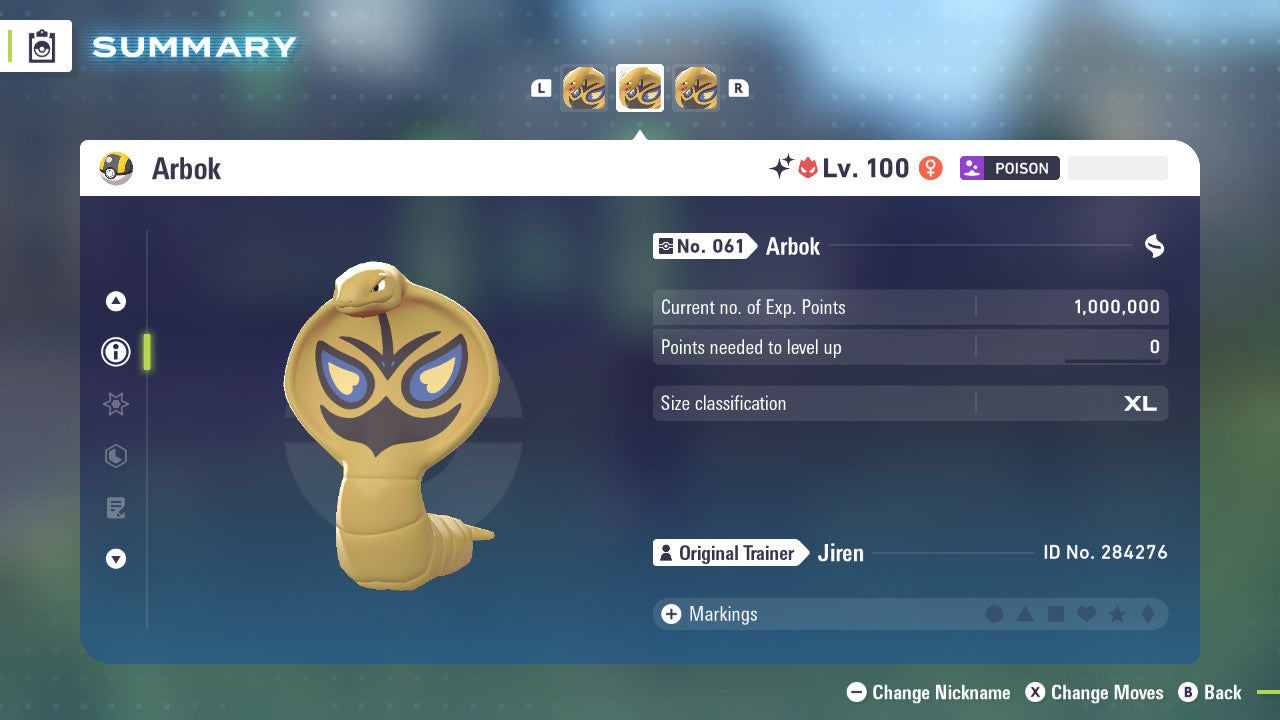The image size is (1280, 720).
Task: Click the female gender symbol
Action: tap(930, 168)
